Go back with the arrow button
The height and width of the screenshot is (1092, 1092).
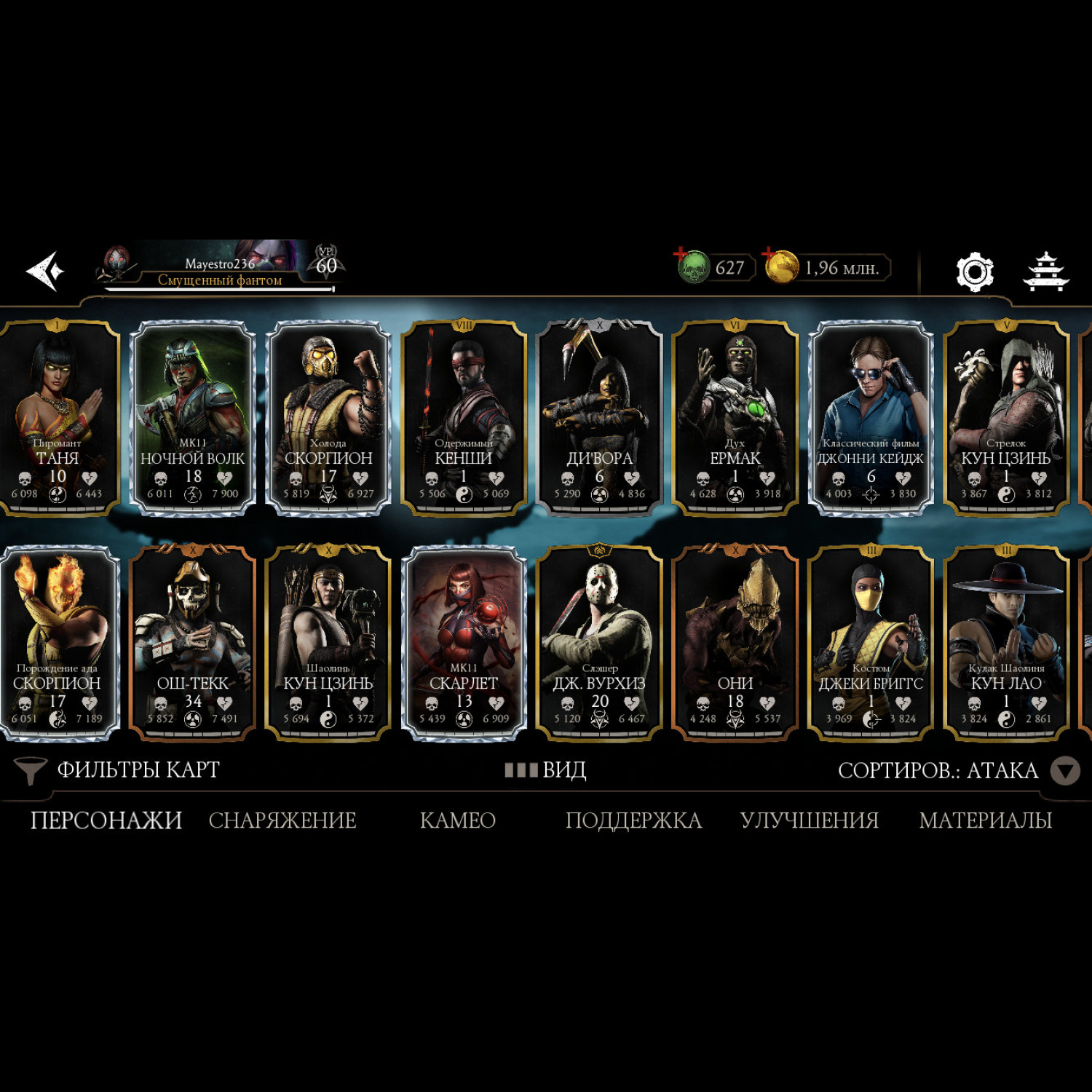click(x=45, y=271)
